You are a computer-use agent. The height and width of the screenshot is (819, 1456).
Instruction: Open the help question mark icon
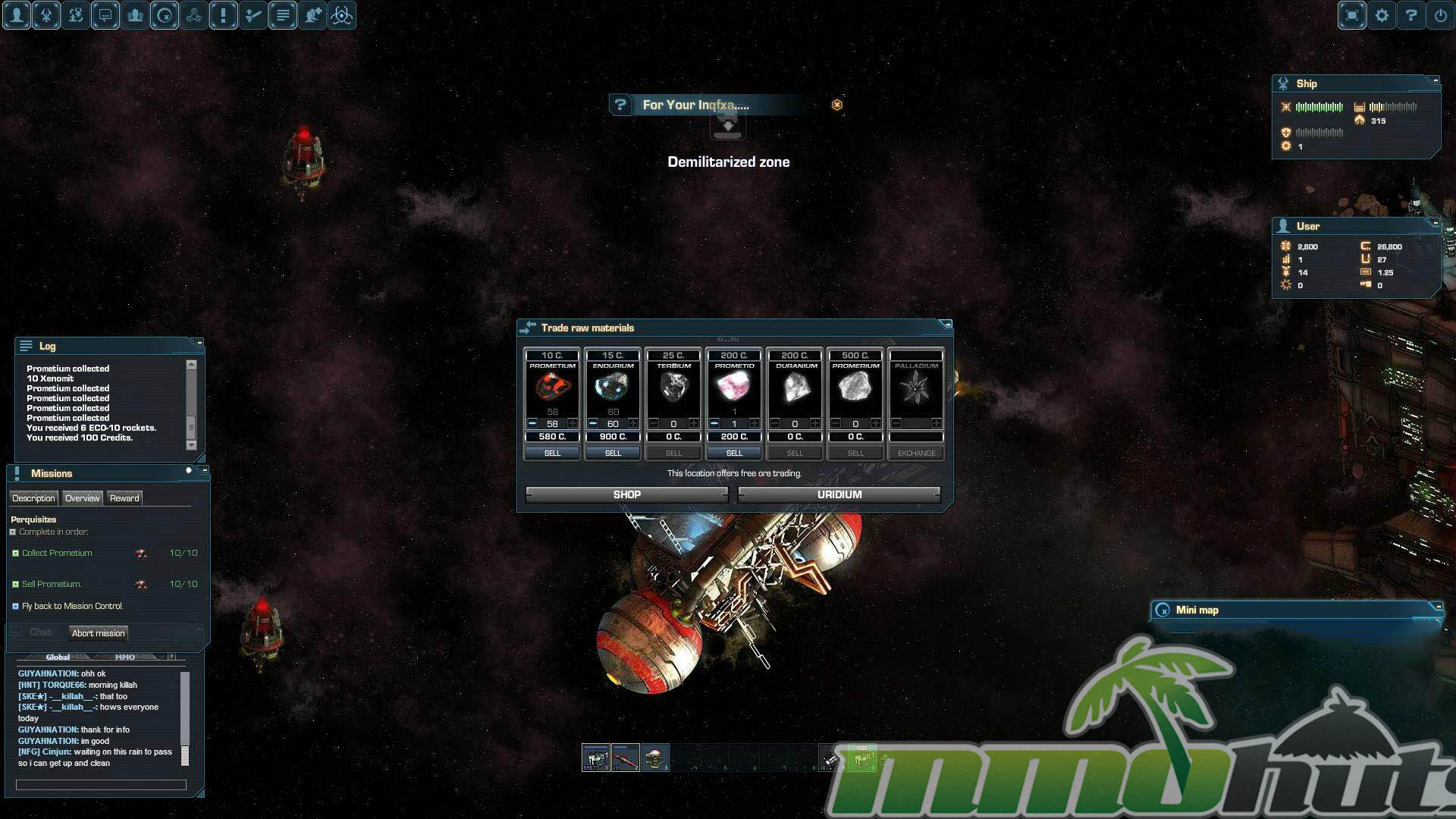click(1411, 15)
